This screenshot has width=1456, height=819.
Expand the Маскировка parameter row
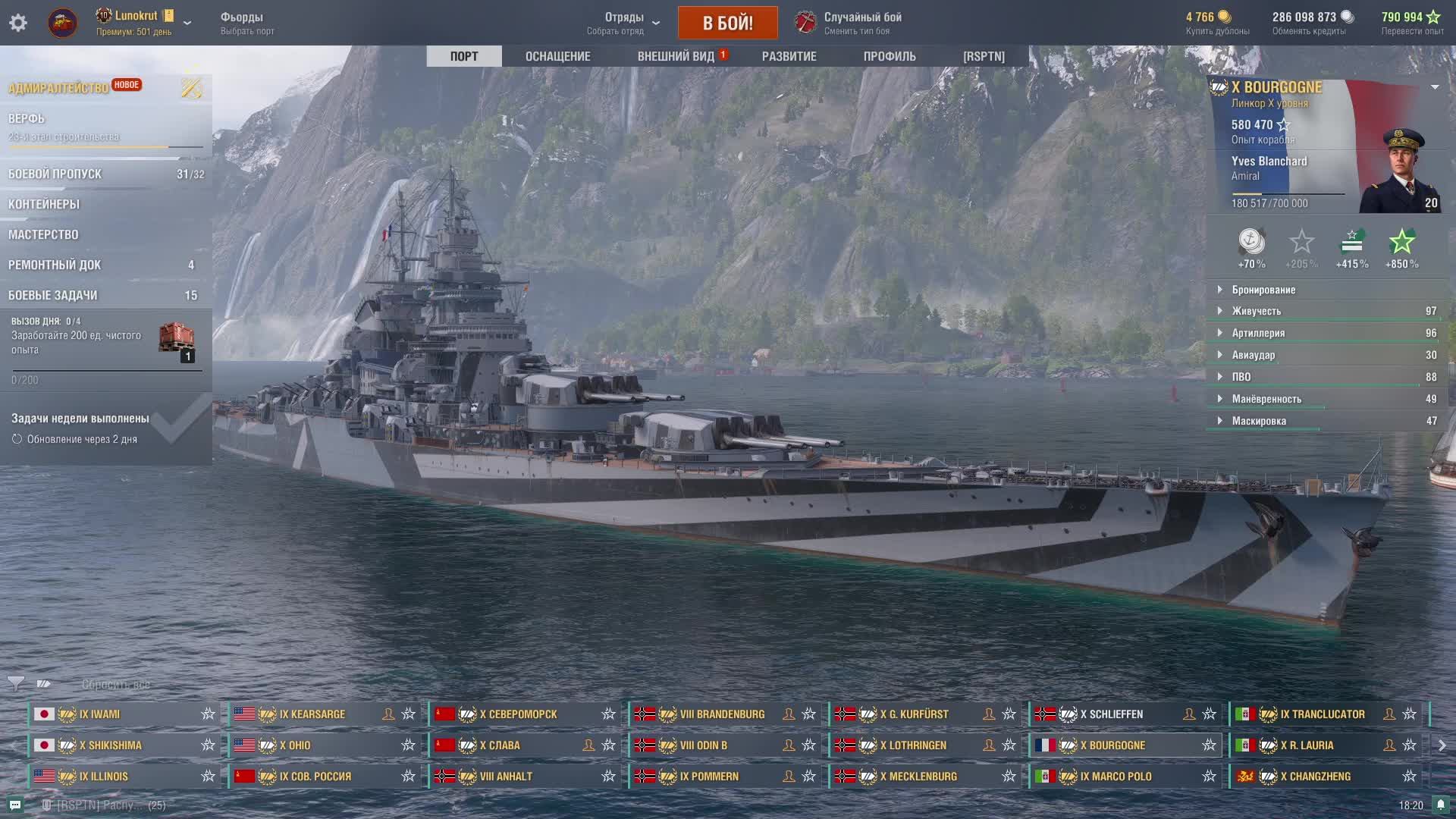pos(1259,421)
